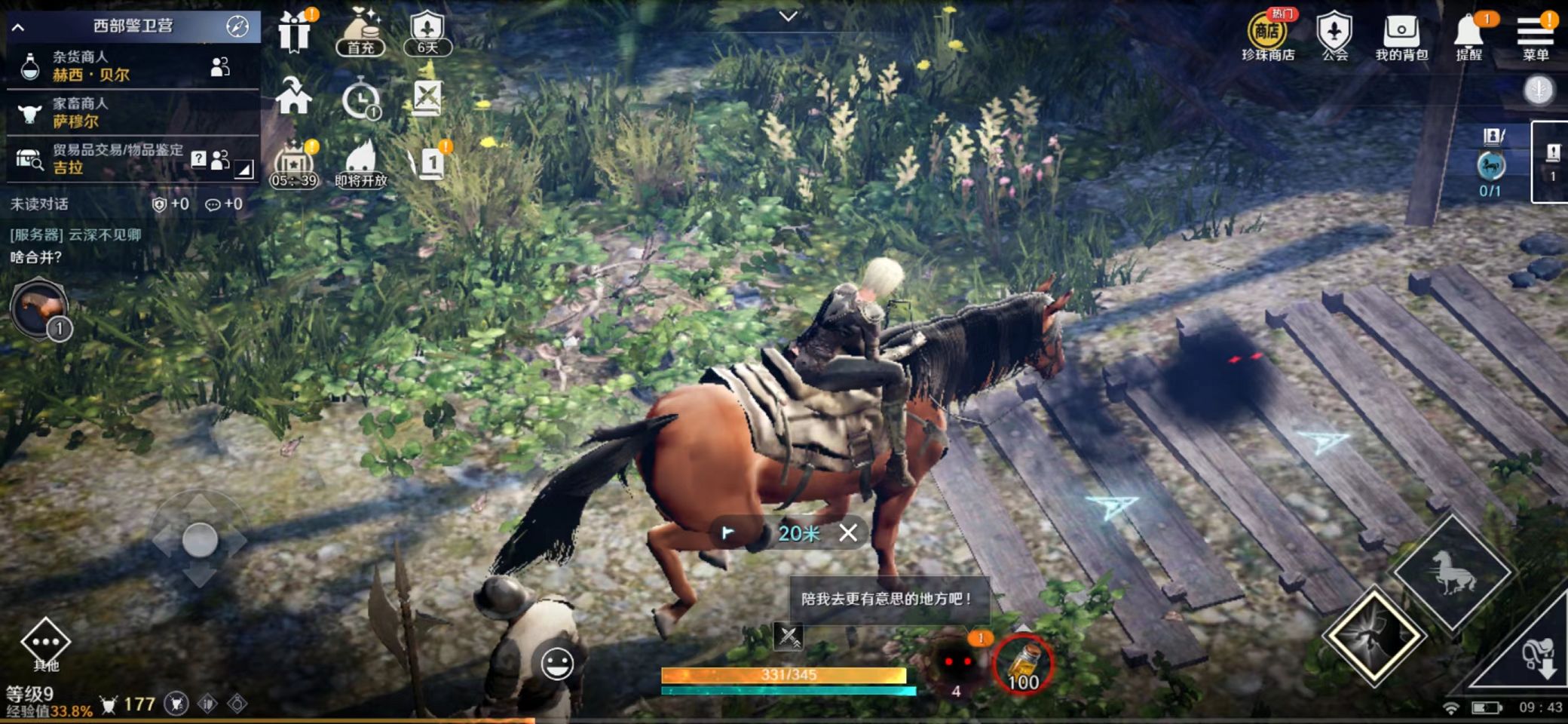Open the 其他 chat bubble menu

(45, 643)
